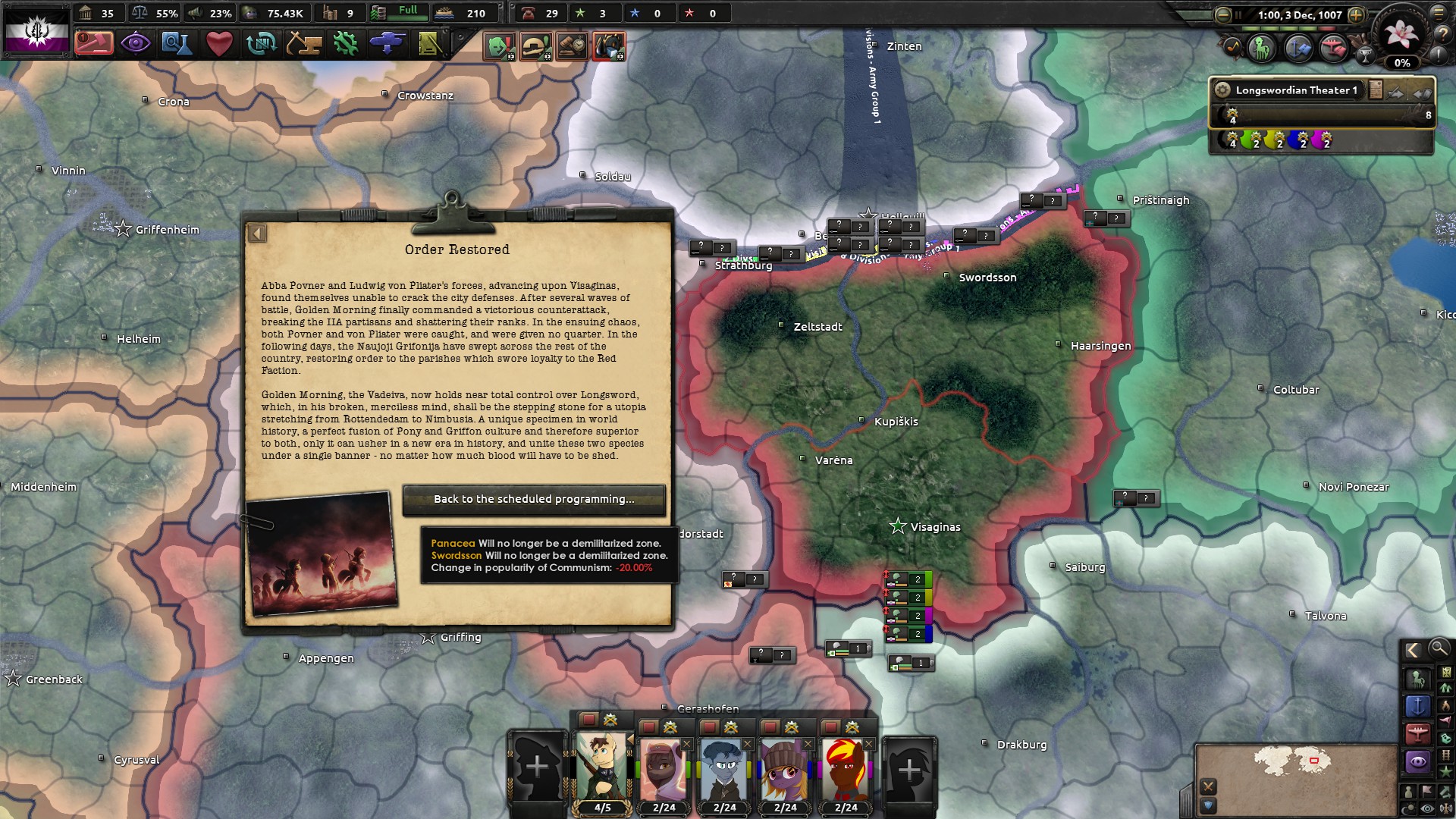Open the magnifying glass search
The image size is (1456, 819).
pos(1438,648)
